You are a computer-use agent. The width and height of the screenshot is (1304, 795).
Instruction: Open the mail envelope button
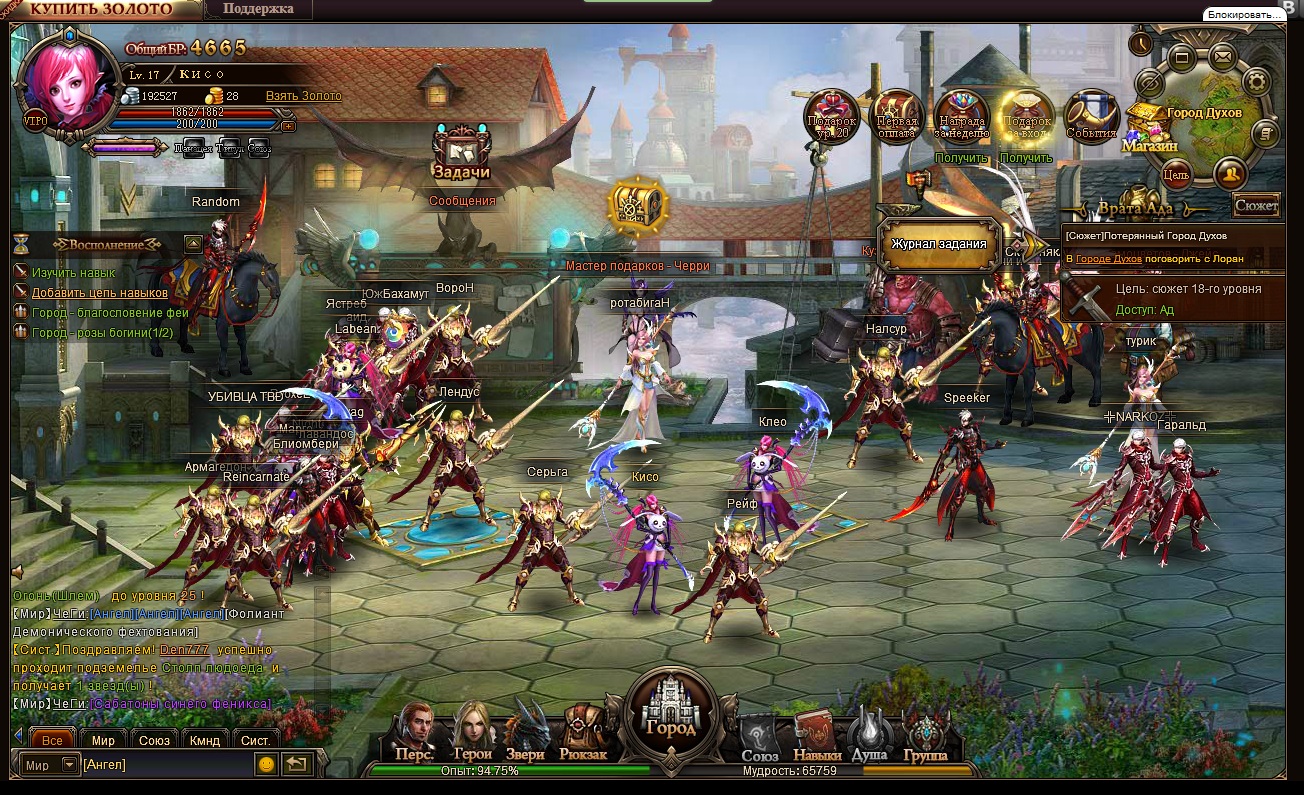1222,56
